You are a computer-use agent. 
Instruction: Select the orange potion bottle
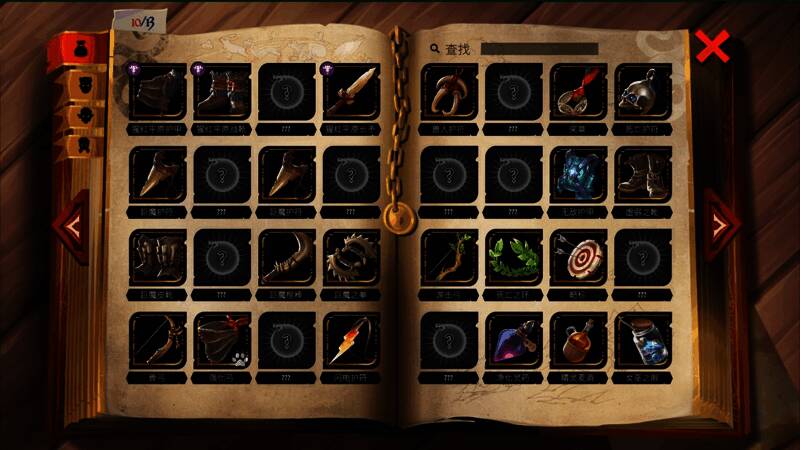[578, 340]
